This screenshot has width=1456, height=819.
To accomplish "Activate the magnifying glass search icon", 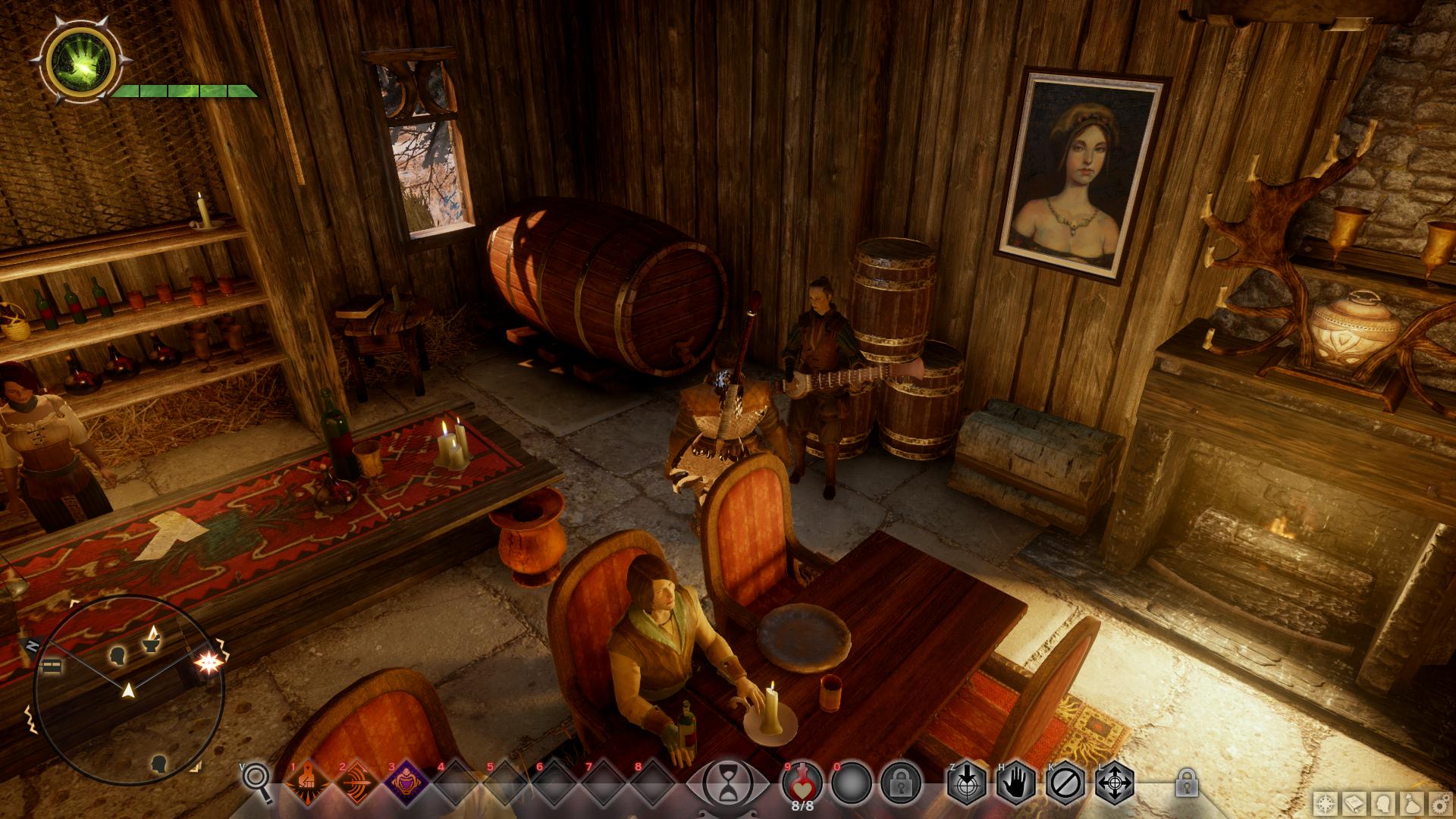I will tap(256, 783).
